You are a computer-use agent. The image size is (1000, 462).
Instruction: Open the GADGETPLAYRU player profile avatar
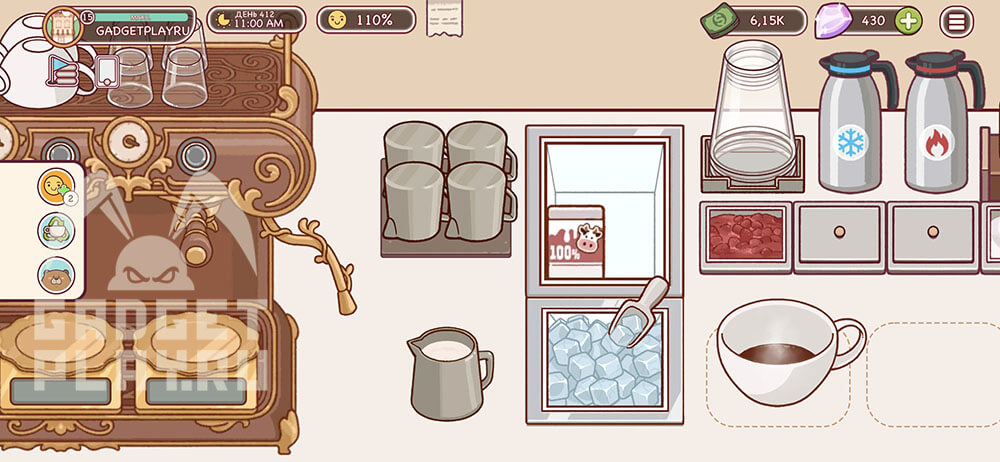pos(62,25)
